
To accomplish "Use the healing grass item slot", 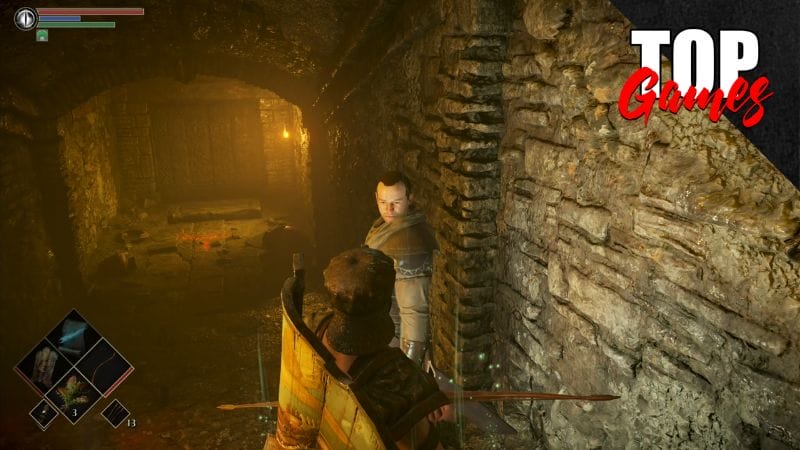I will 74,395.
